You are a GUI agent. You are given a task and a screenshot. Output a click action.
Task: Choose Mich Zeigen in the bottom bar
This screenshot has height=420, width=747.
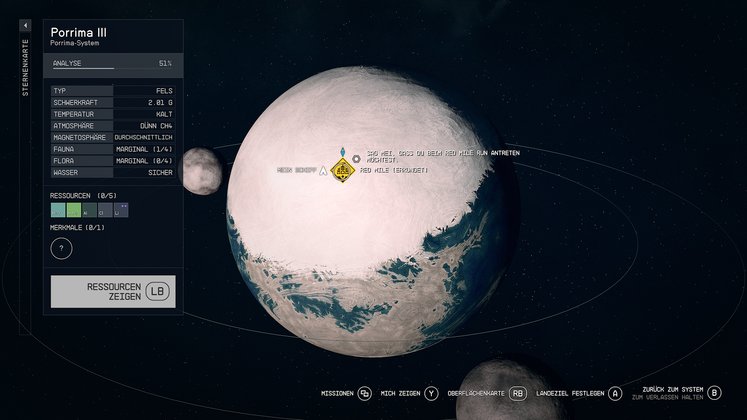[410, 394]
